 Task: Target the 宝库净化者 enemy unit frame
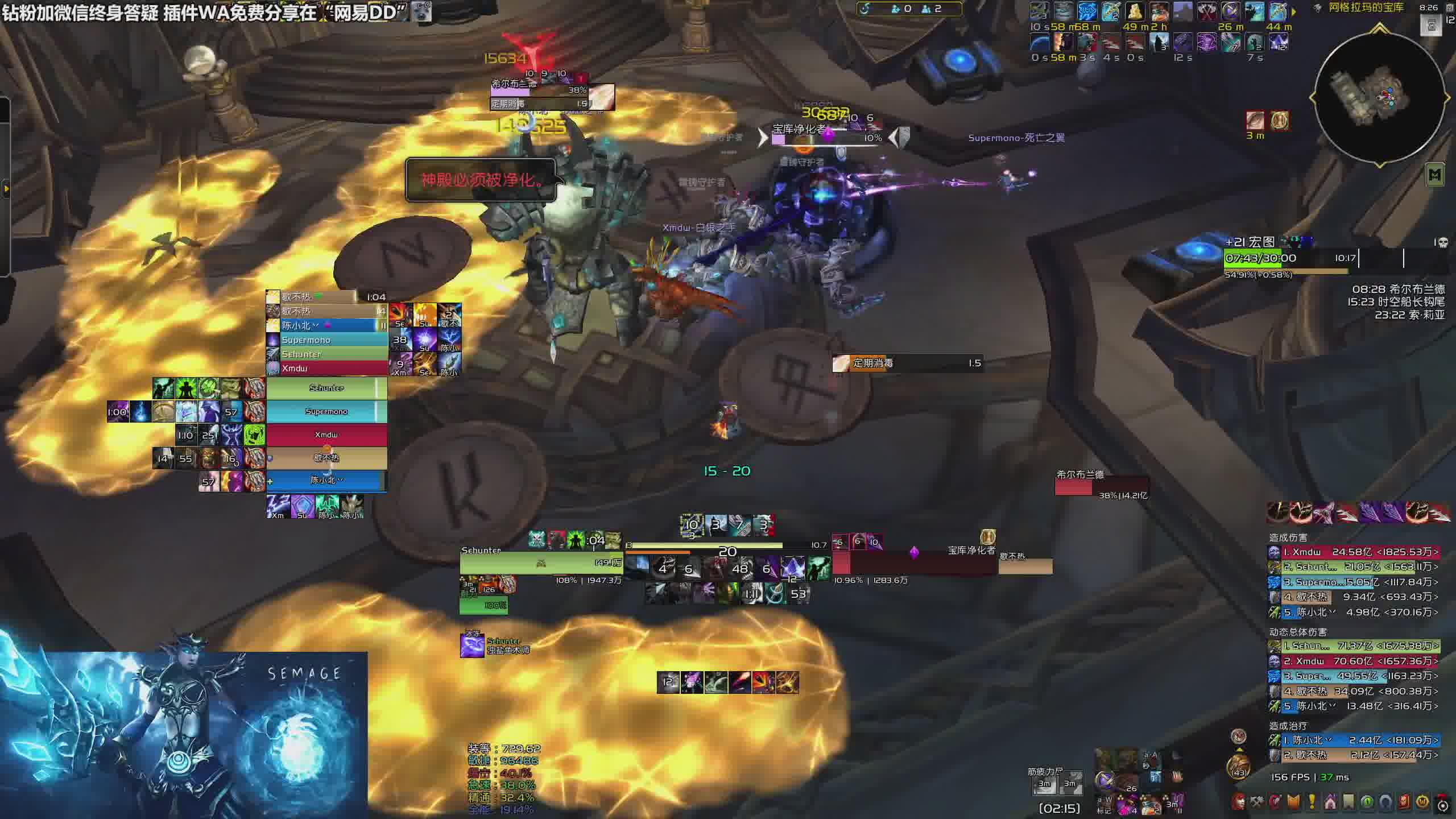pyautogui.click(x=915, y=563)
